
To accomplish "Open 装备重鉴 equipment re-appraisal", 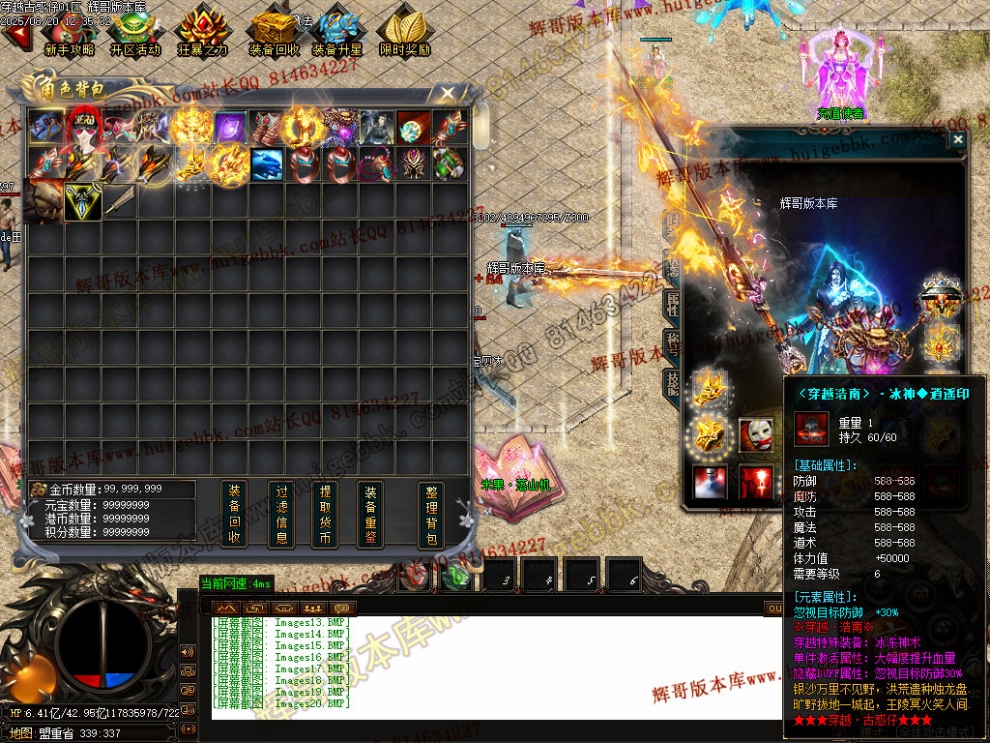I will pos(370,514).
